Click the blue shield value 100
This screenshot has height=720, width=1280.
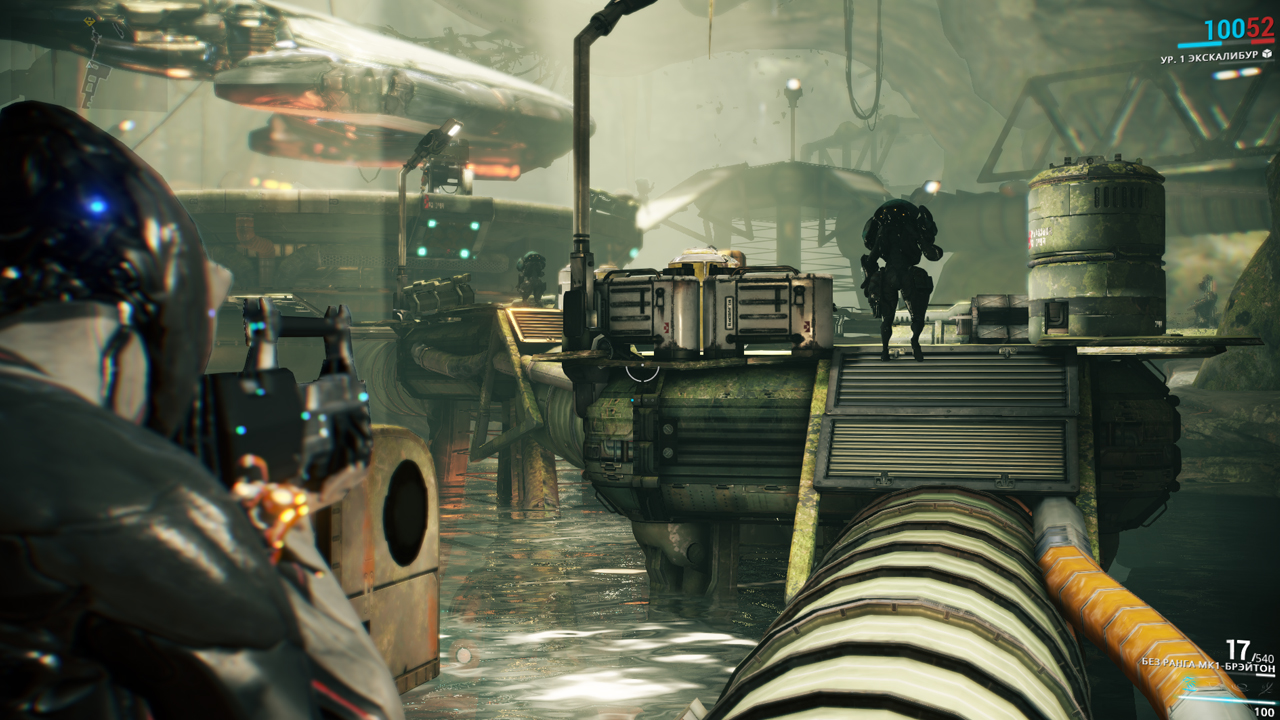[1224, 30]
